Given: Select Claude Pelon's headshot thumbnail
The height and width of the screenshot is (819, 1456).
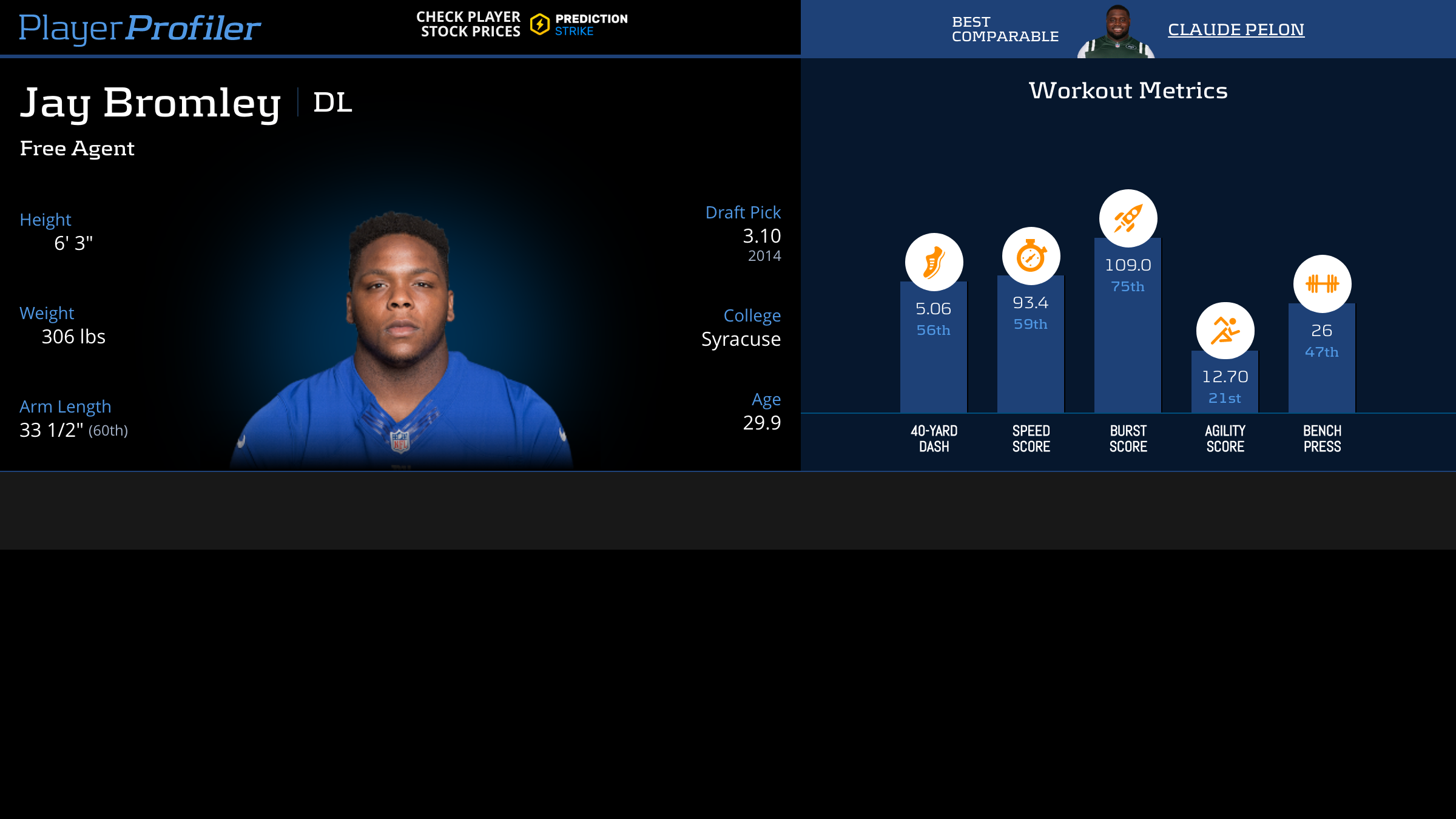Looking at the screenshot, I should coord(1116,32).
